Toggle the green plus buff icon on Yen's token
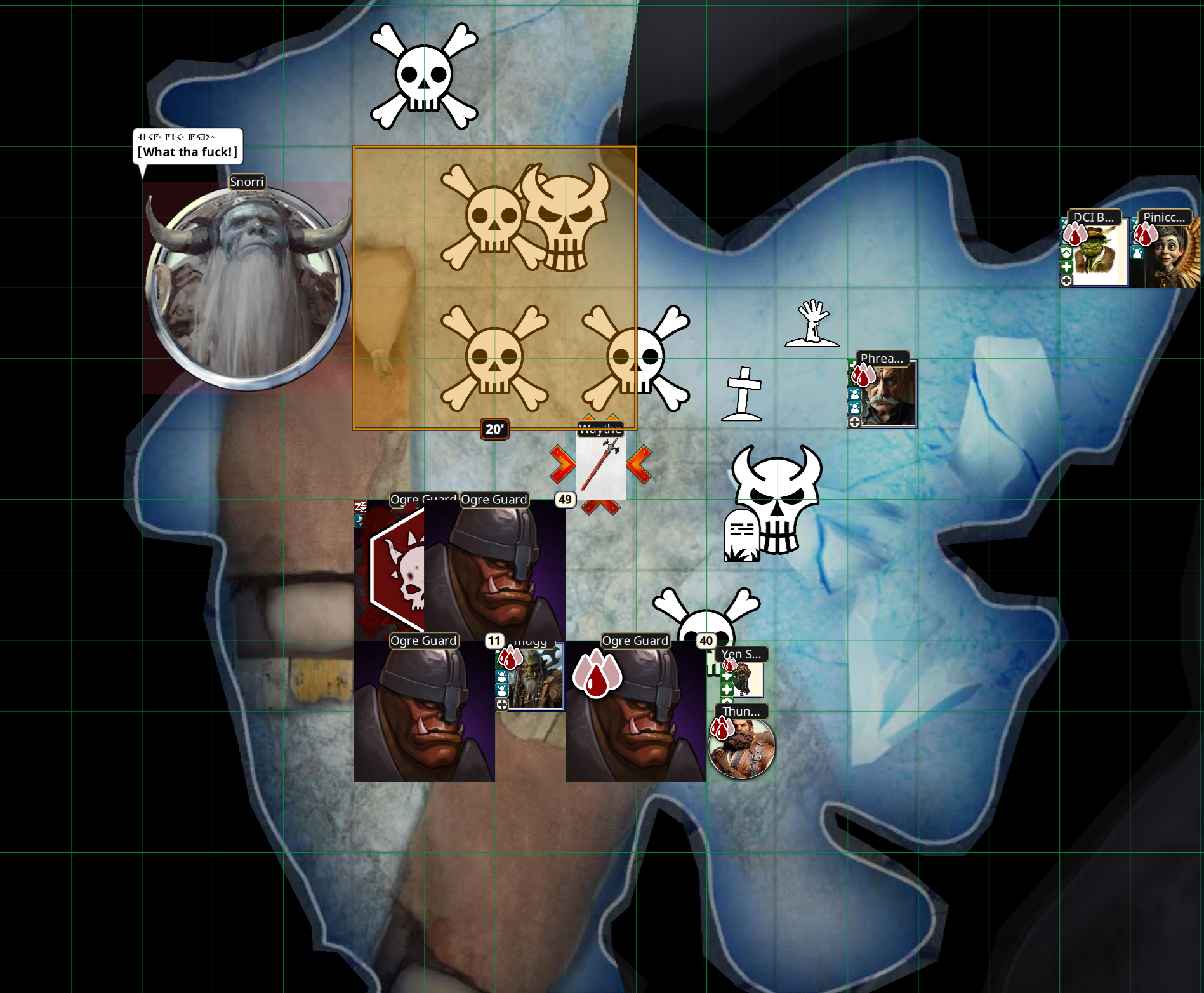 (727, 677)
